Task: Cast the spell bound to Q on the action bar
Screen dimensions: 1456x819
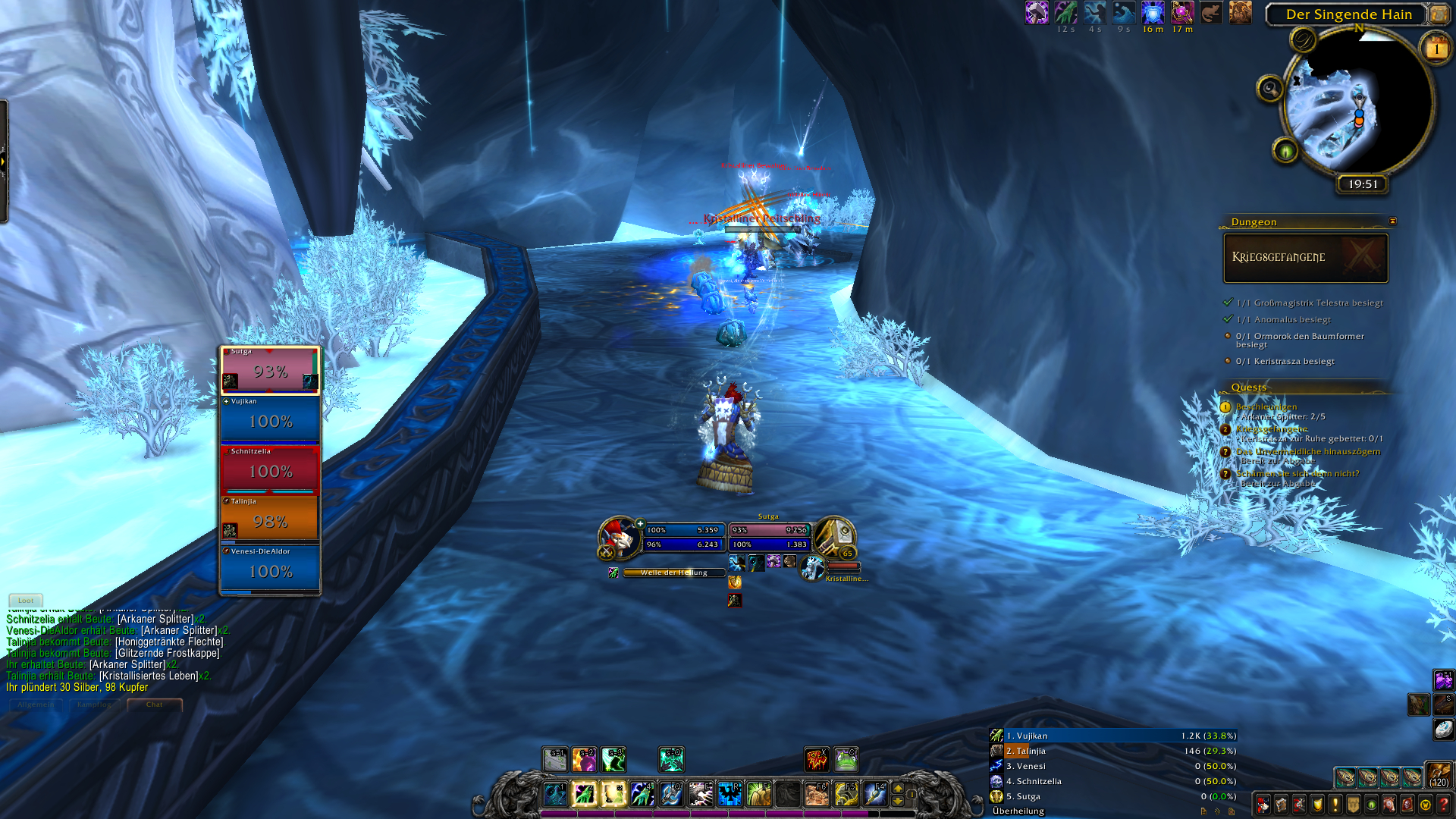Action: 671,795
